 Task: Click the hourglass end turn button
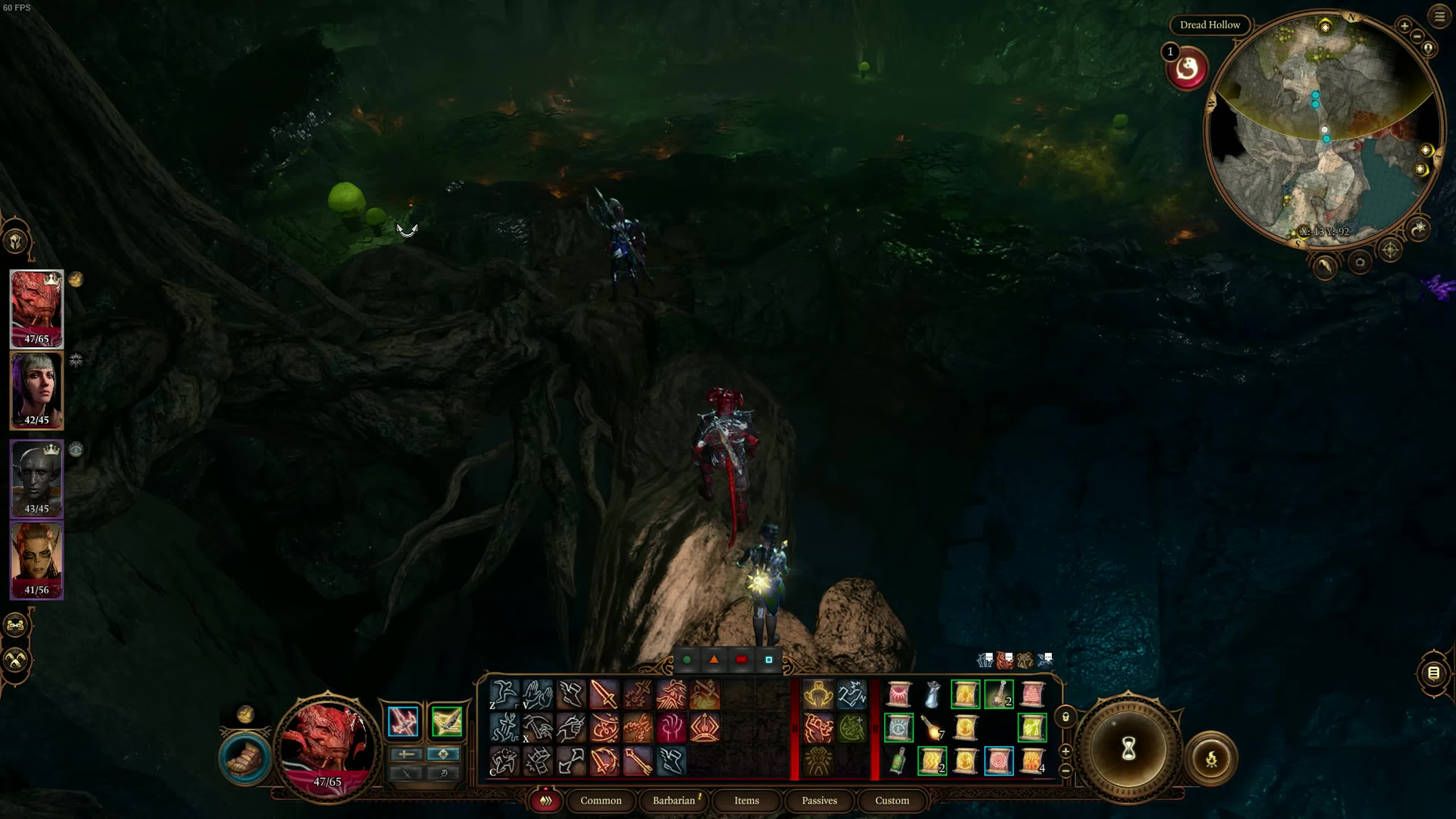tap(1128, 750)
